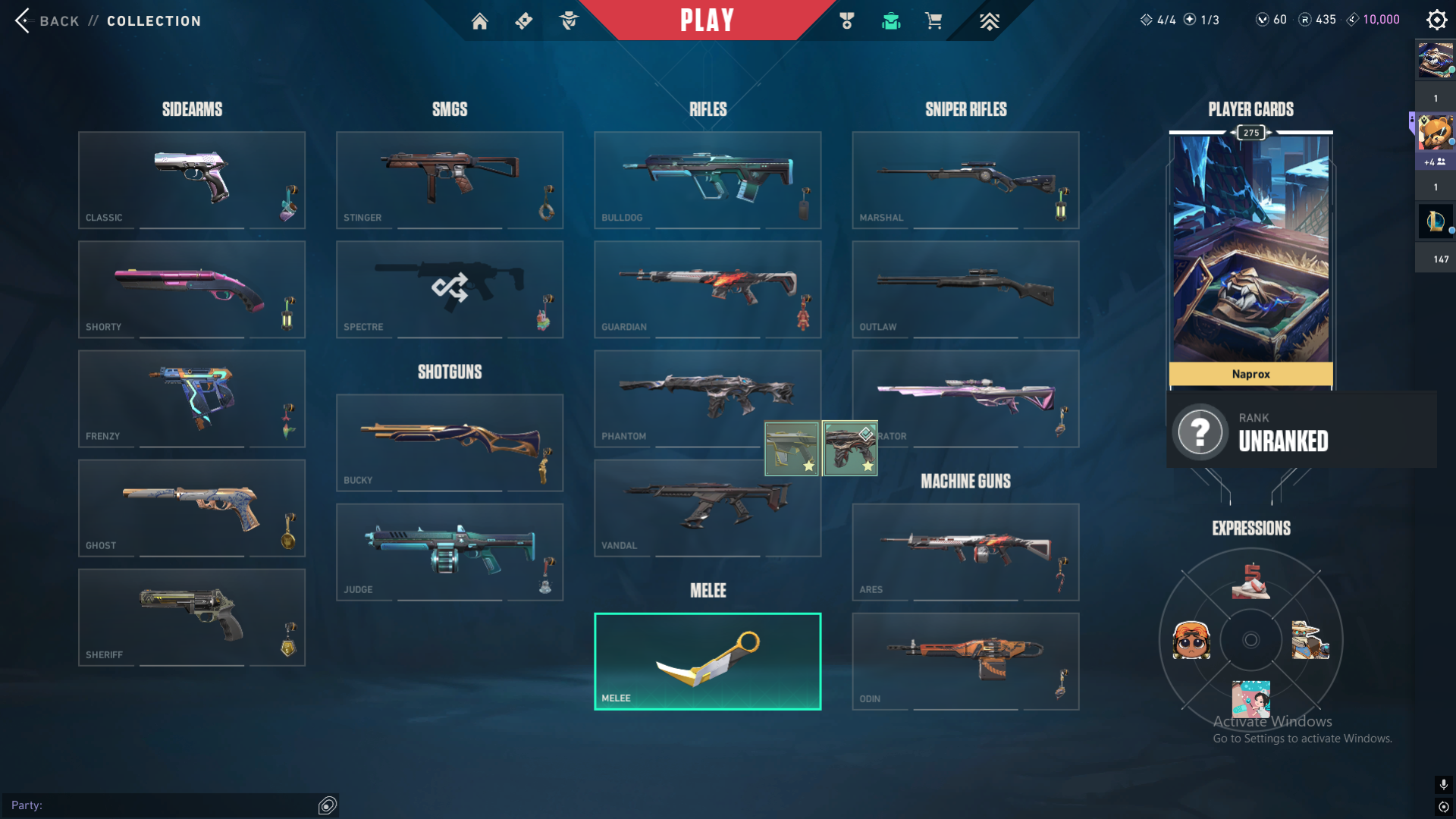This screenshot has width=1456, height=819.
Task: Select the Spectre randomized skin slot
Action: (450, 289)
